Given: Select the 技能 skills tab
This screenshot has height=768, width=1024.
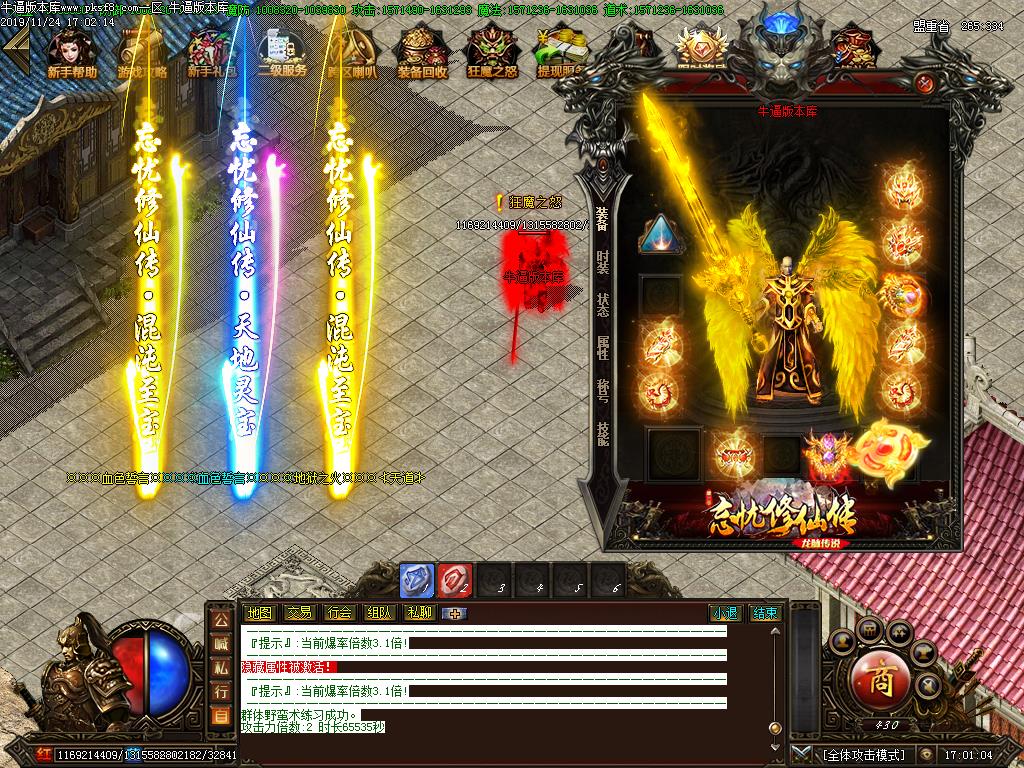Looking at the screenshot, I should (602, 432).
